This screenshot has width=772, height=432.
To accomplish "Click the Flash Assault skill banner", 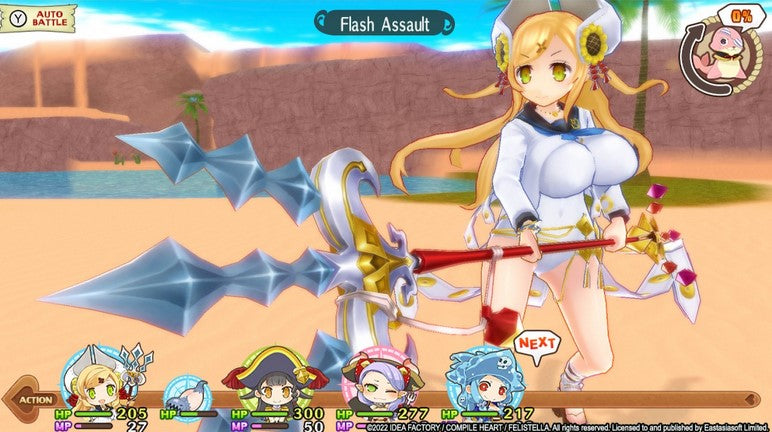I will coord(385,22).
